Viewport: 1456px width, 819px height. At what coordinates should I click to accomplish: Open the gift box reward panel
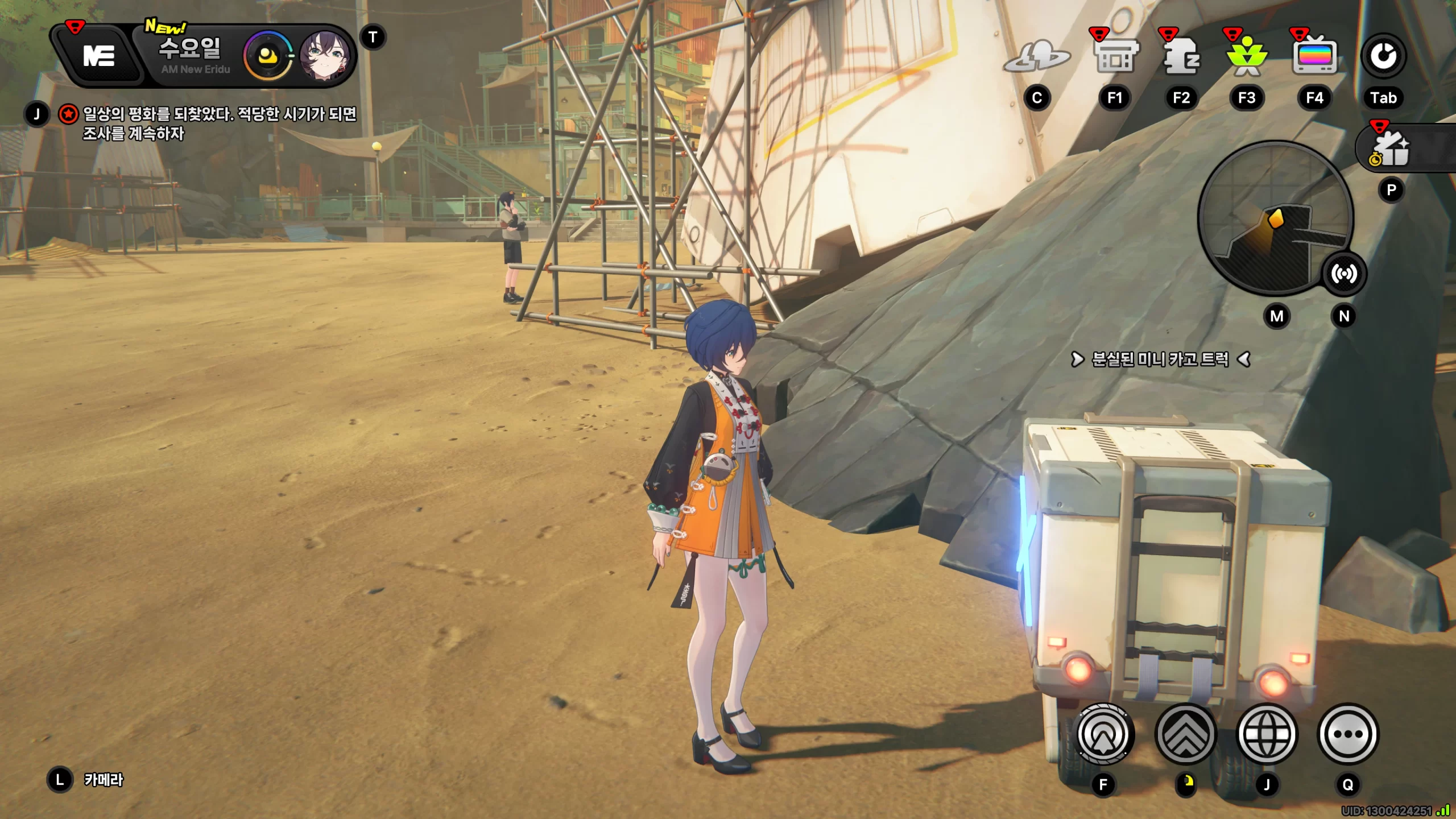(x=1392, y=149)
